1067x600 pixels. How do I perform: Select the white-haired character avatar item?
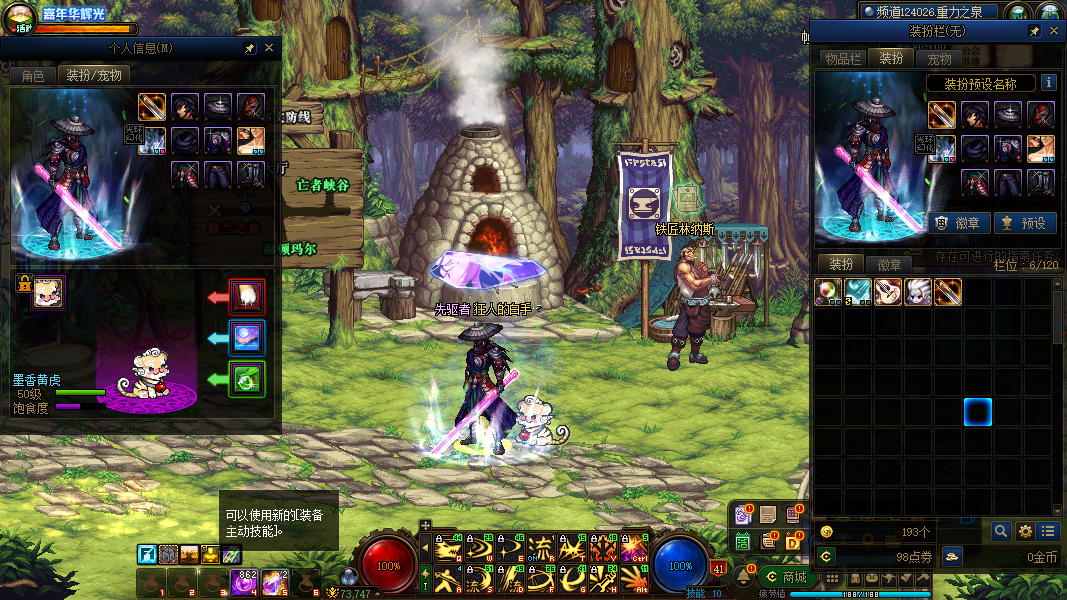[919, 292]
